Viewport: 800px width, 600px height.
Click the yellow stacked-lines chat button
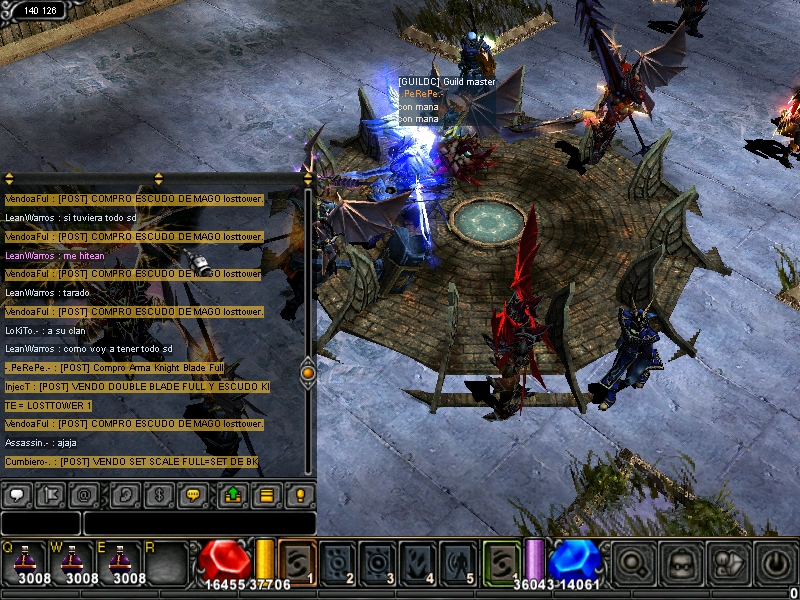coord(266,494)
